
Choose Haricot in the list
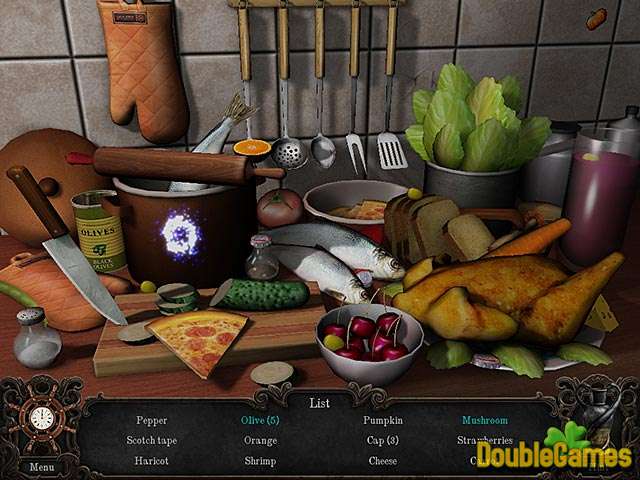point(152,461)
